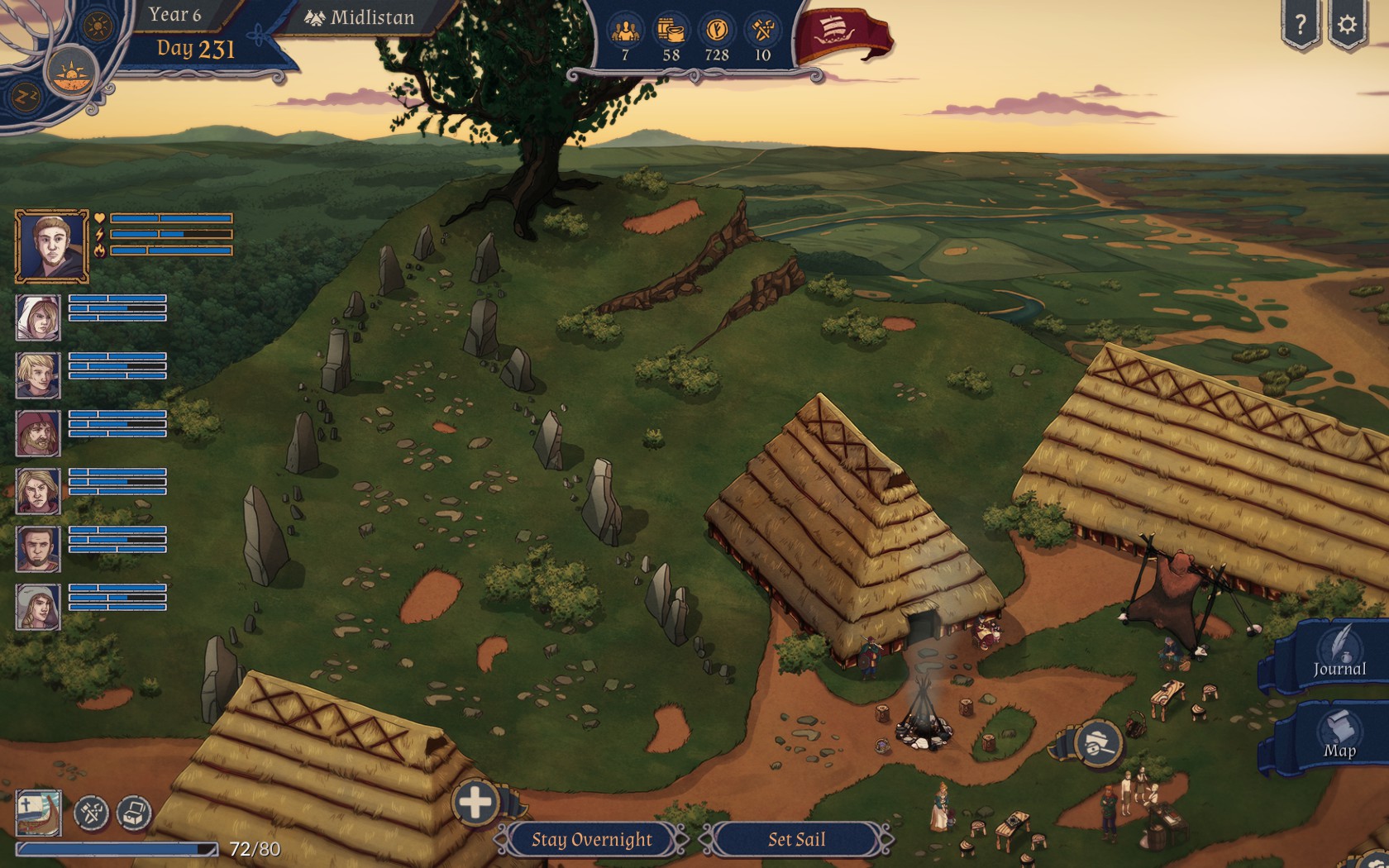The image size is (1389, 868).
Task: Select the main hero portrait in the gold frame
Action: coord(51,246)
